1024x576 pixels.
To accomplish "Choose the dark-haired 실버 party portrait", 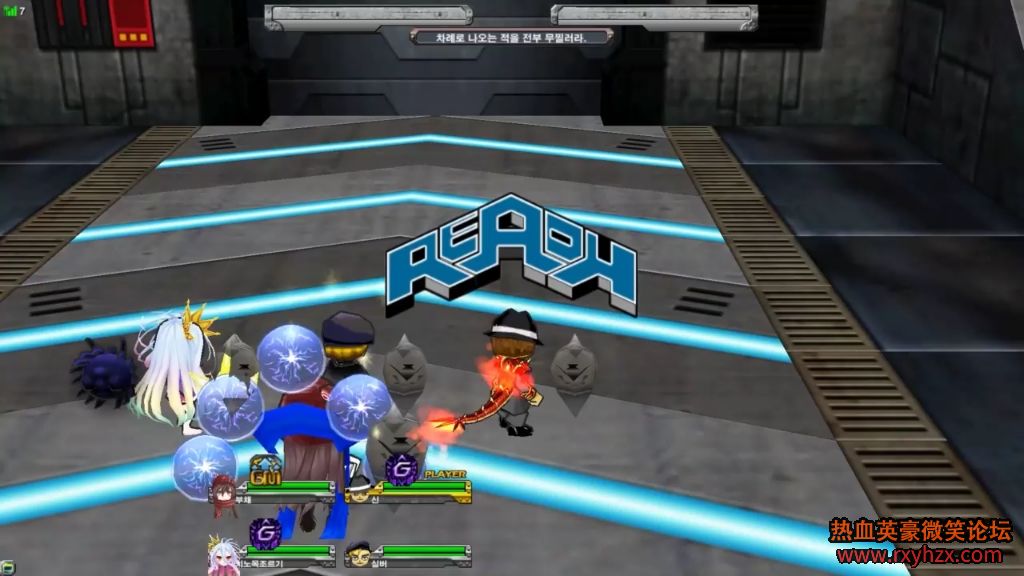I will 360,553.
